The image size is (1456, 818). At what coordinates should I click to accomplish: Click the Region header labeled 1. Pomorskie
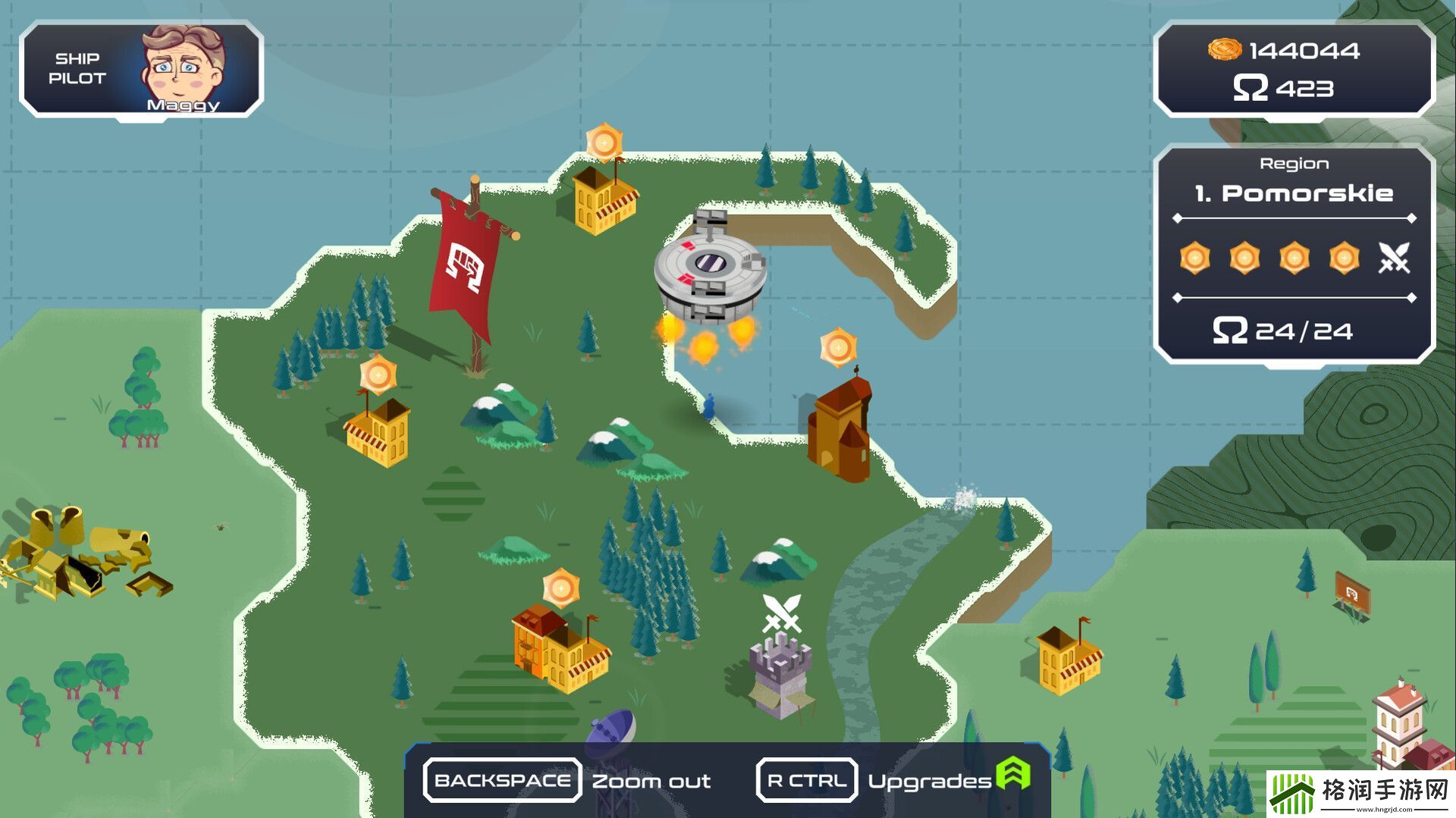coord(1294,193)
